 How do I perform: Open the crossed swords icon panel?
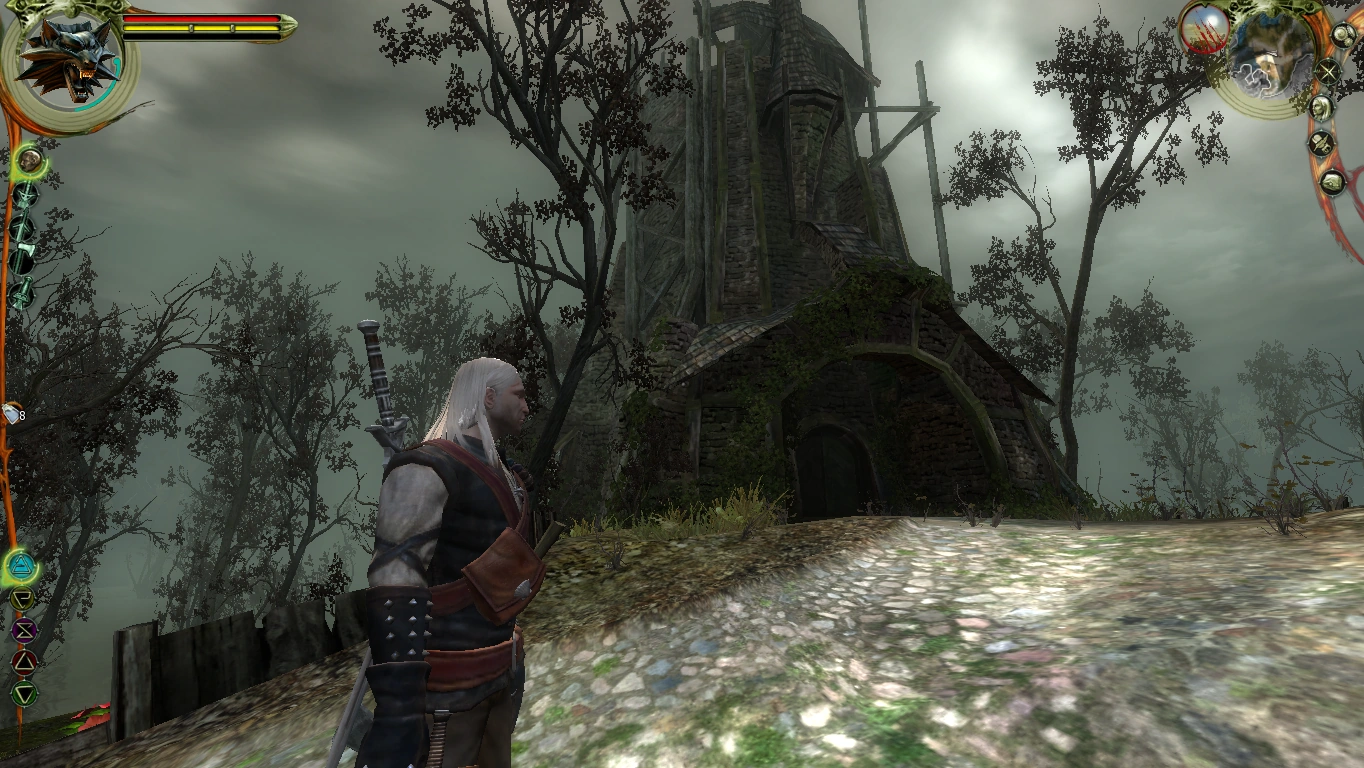[1328, 72]
